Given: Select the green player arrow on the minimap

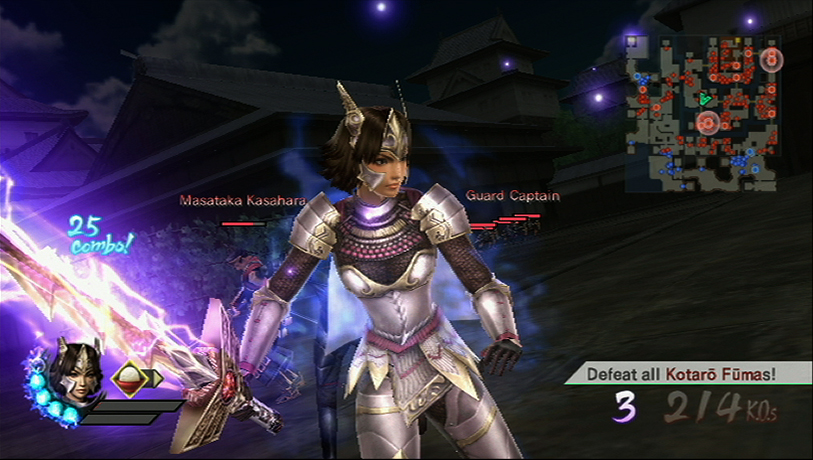Looking at the screenshot, I should [x=705, y=98].
